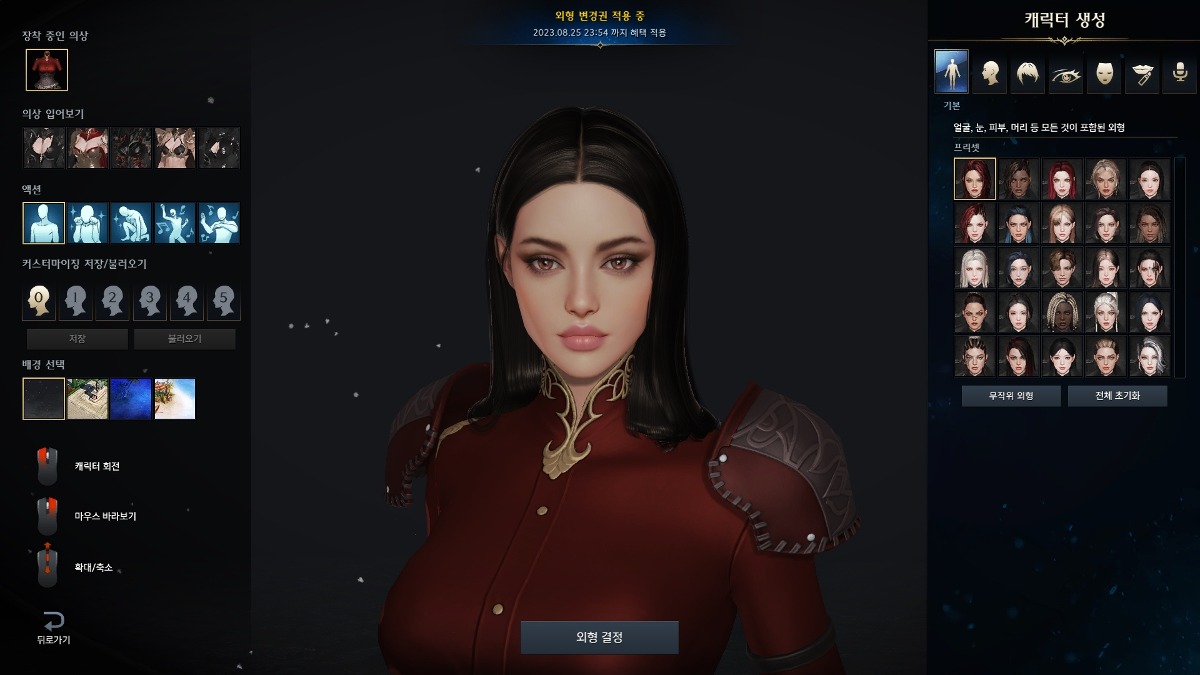Choose the first red-haired preset face
Image resolution: width=1200 pixels, height=675 pixels.
click(x=974, y=179)
